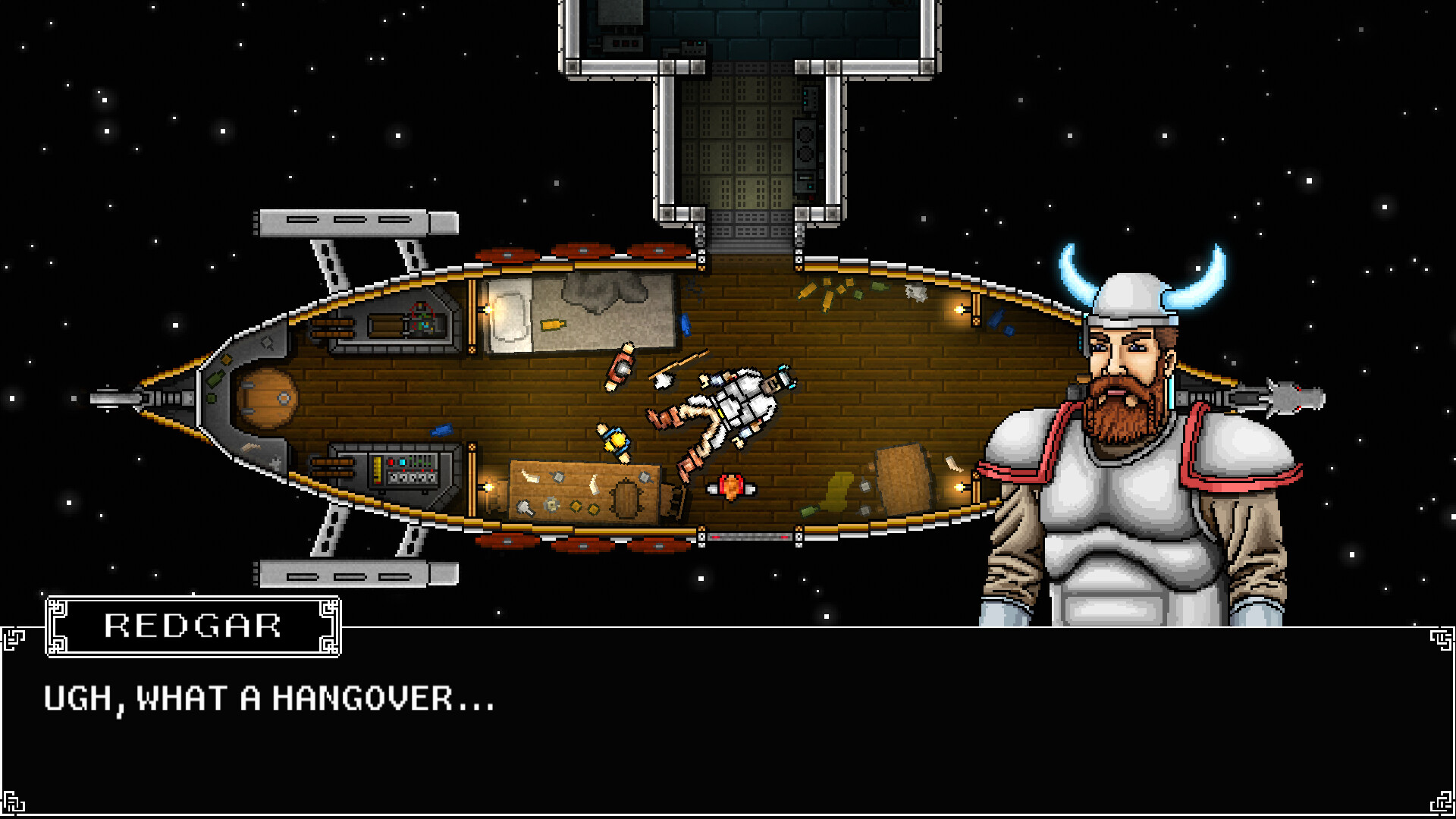Click the REDGAR name plate

(x=192, y=625)
